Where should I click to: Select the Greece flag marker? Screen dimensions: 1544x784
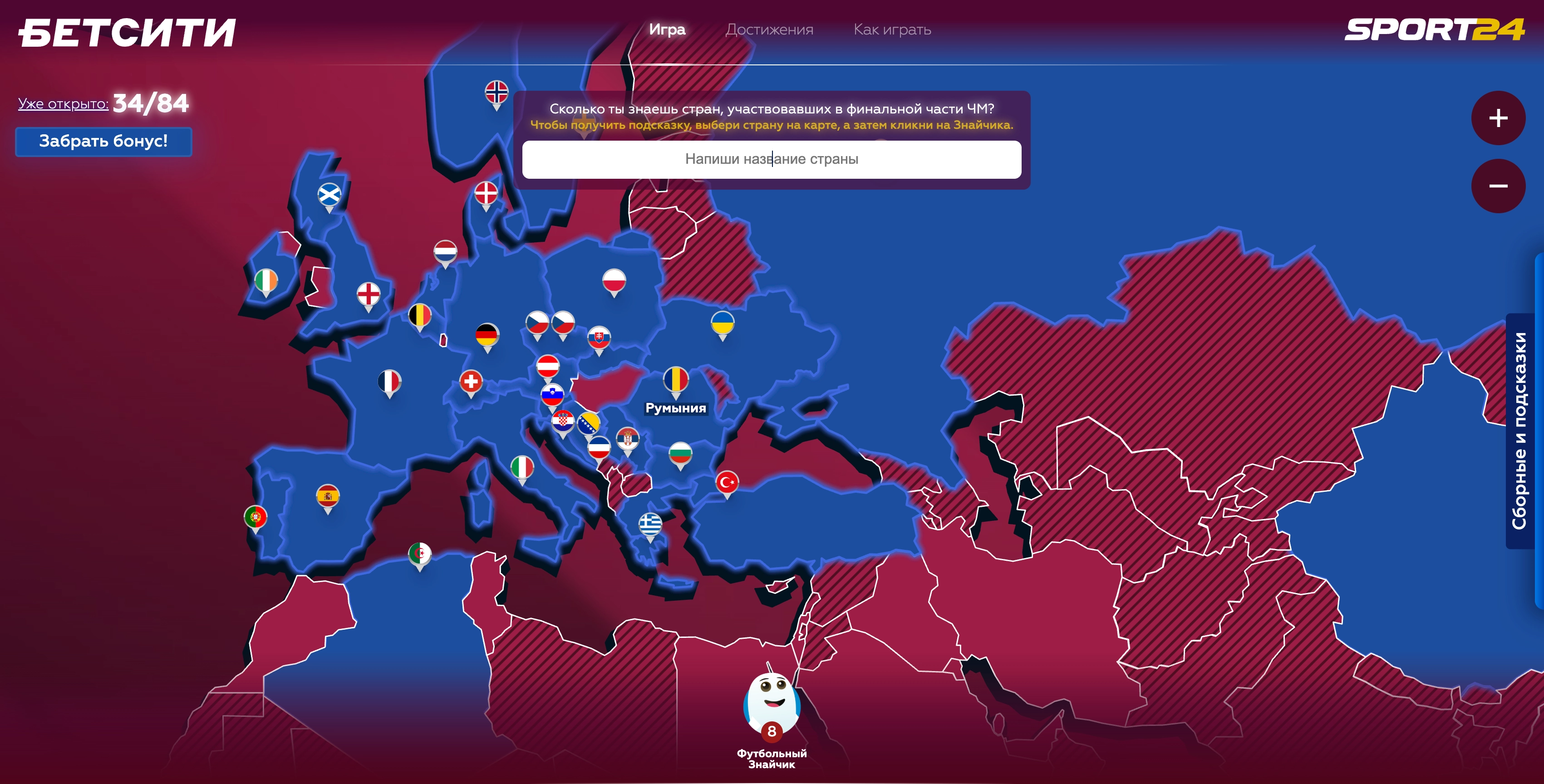coord(650,524)
